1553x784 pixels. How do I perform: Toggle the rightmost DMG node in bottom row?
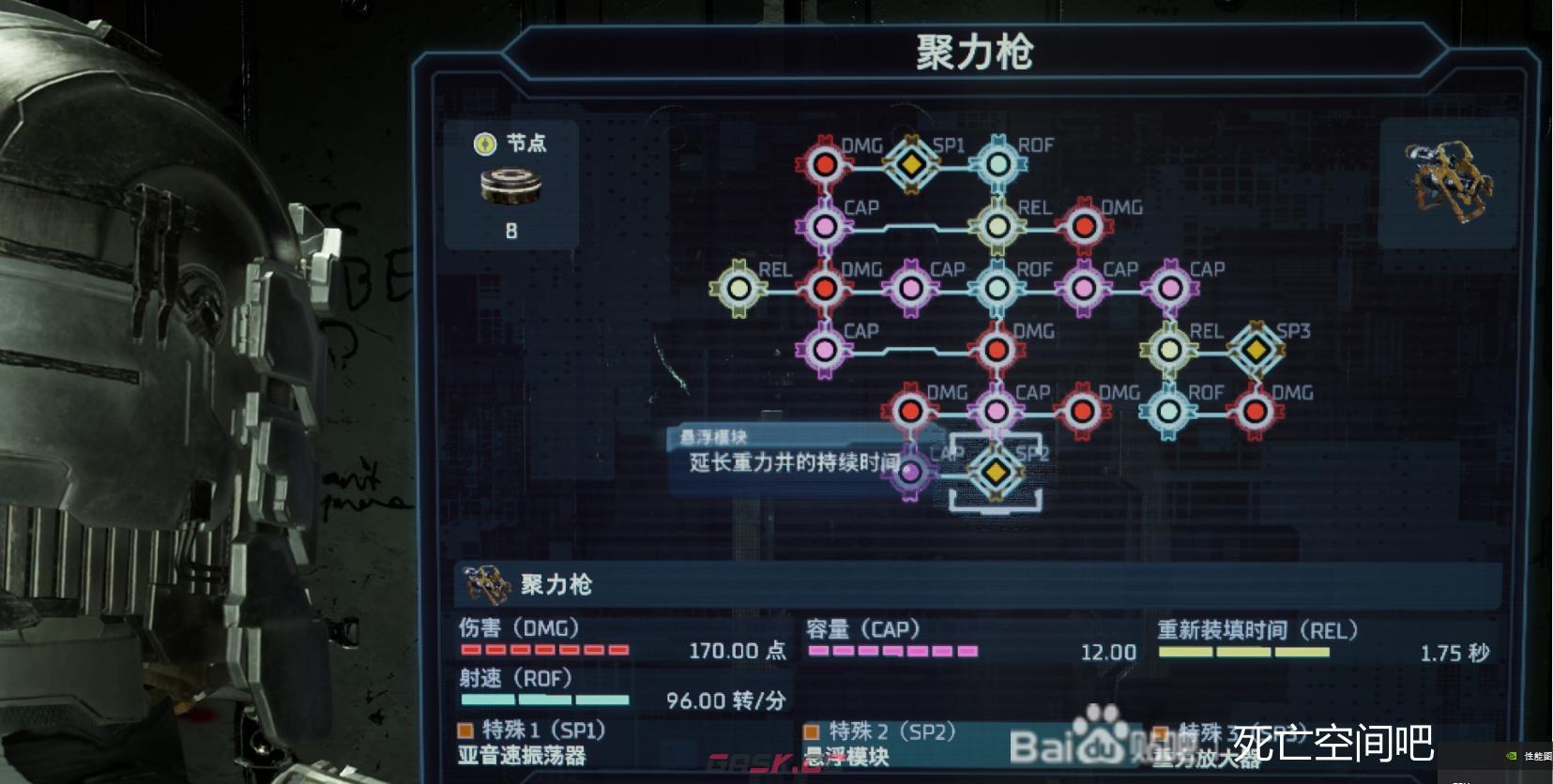click(1255, 410)
